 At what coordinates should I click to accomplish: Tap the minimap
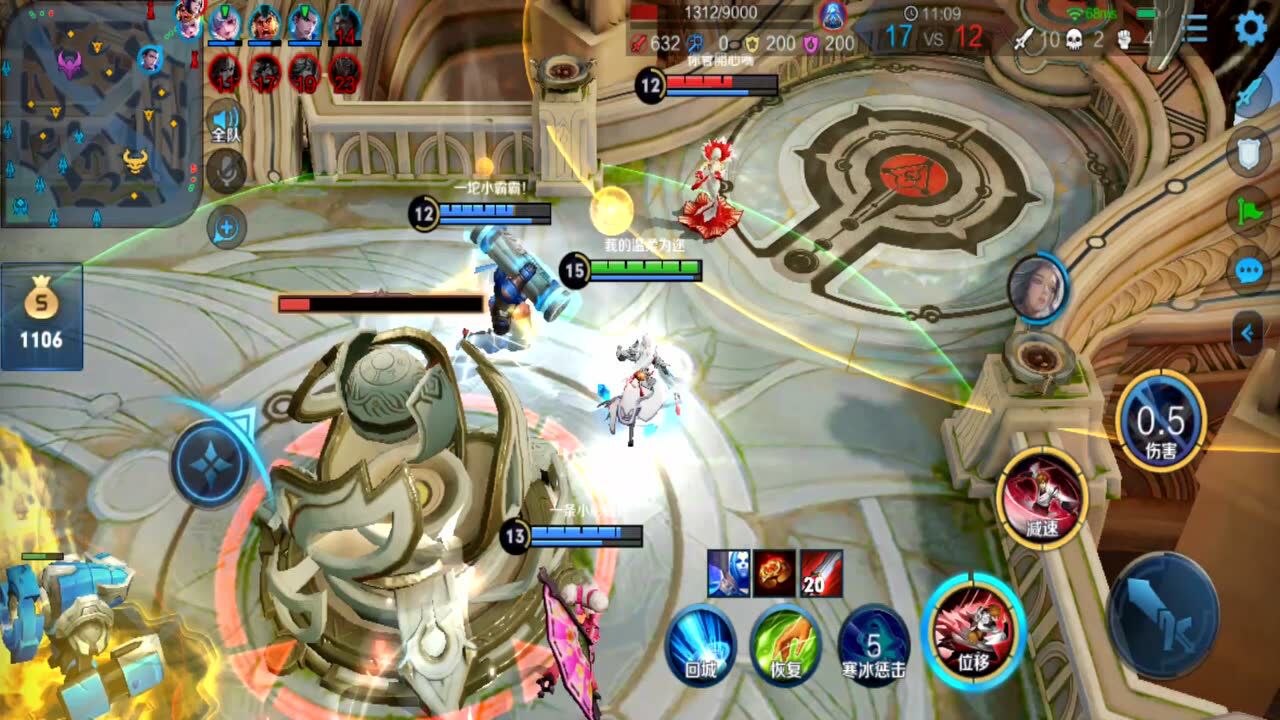coord(100,112)
